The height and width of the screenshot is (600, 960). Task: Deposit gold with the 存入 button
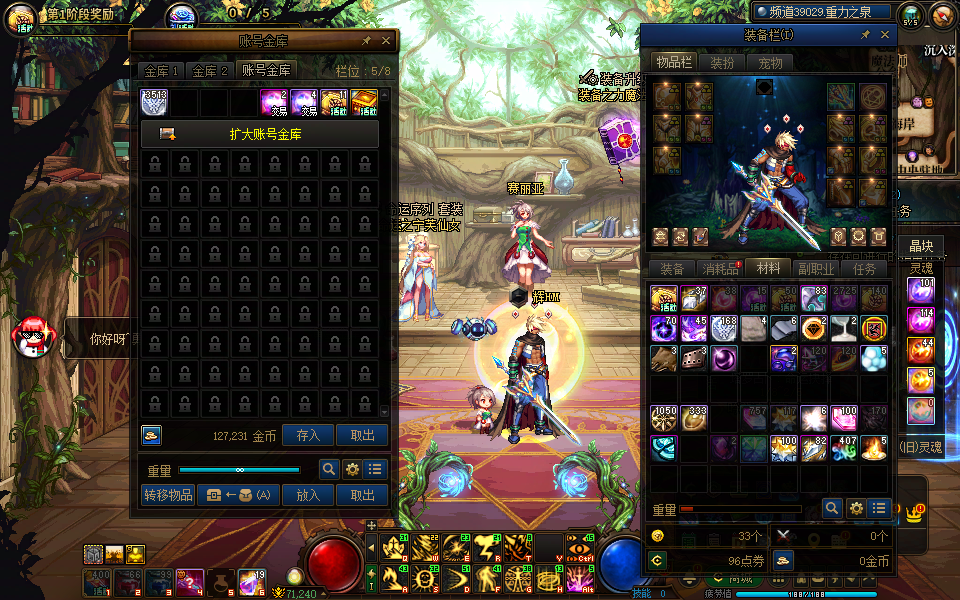[x=308, y=435]
